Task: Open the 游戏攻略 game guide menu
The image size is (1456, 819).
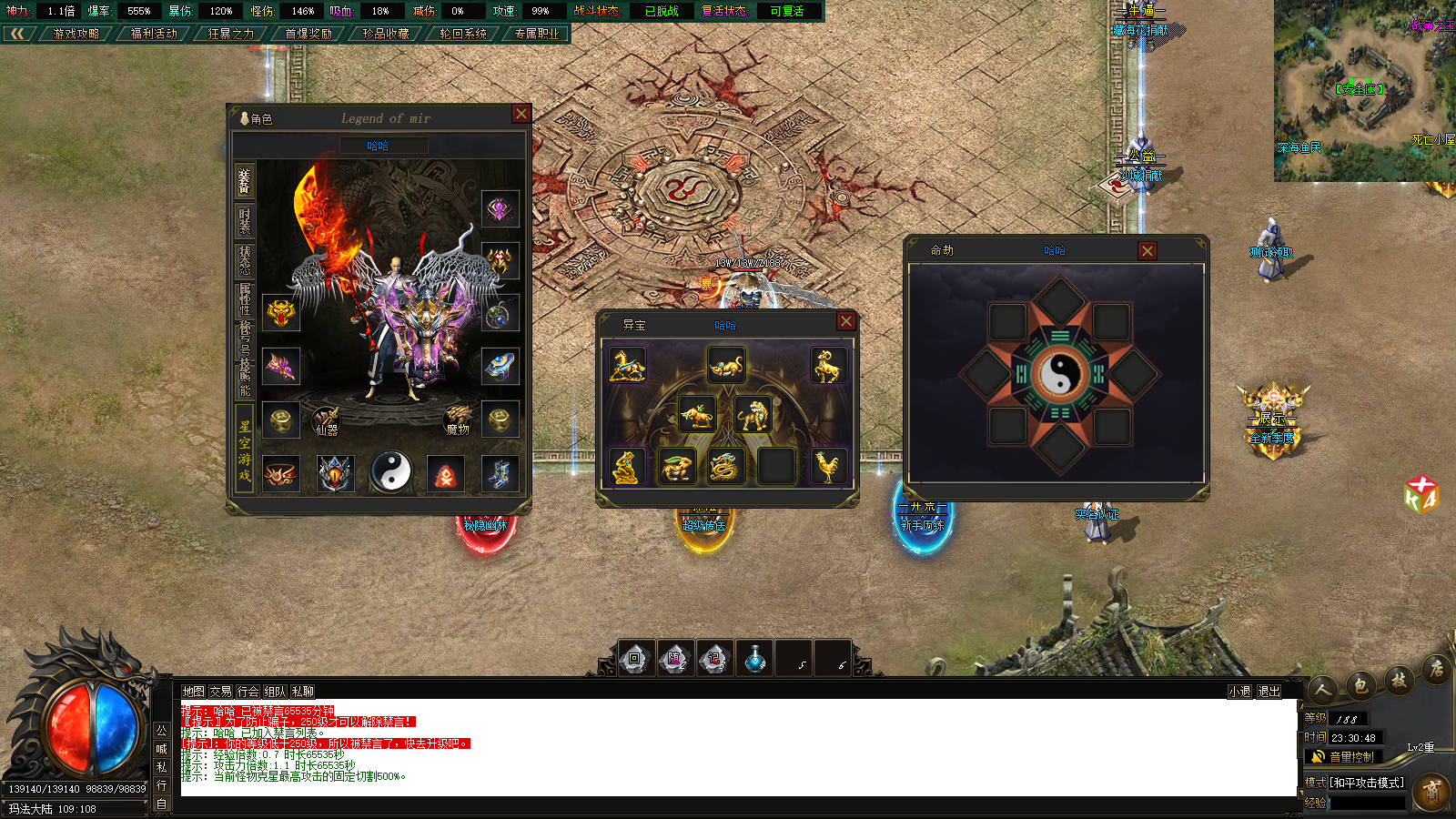Action: tap(76, 34)
